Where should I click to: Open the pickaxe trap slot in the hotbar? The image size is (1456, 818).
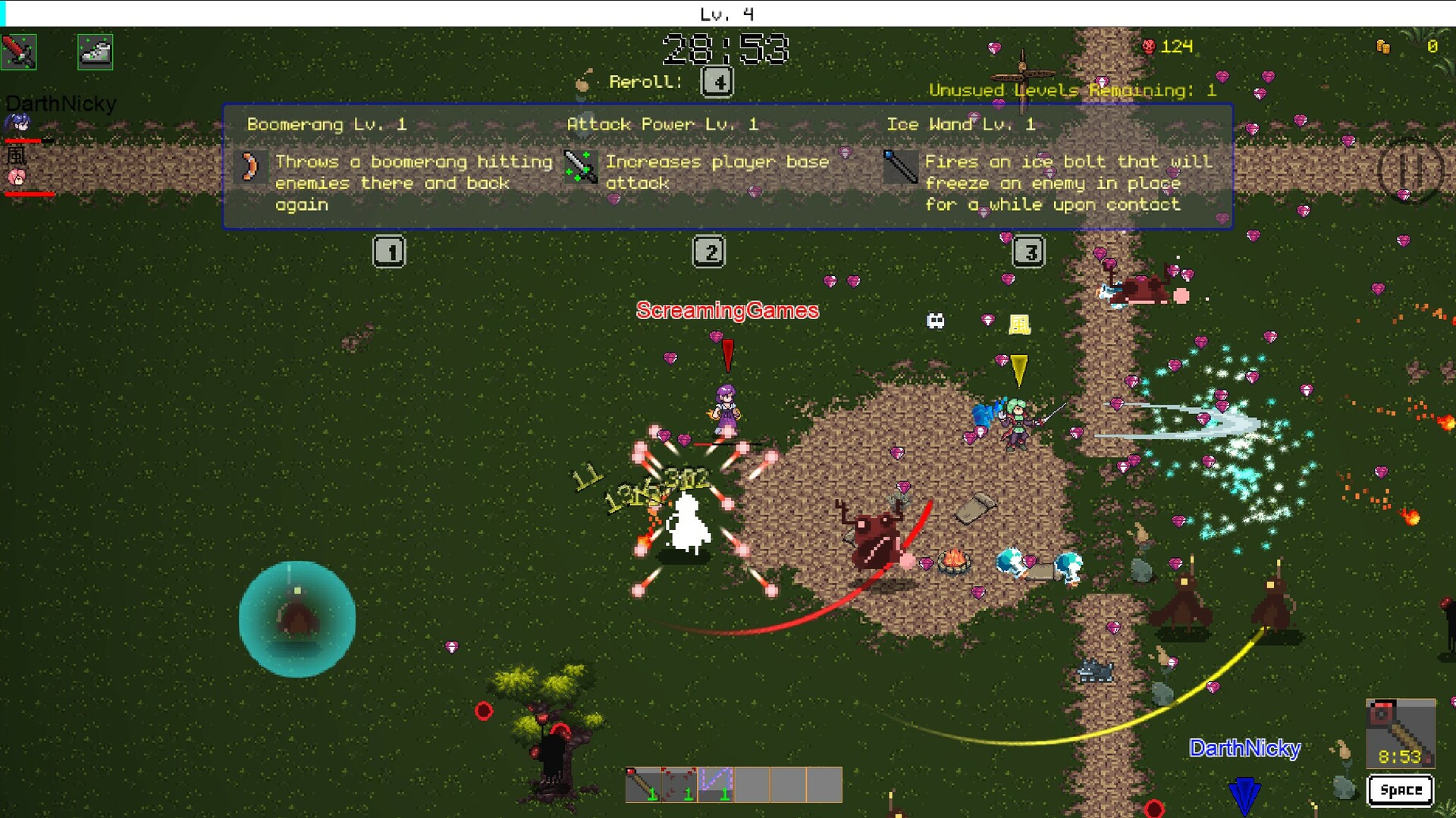[643, 785]
